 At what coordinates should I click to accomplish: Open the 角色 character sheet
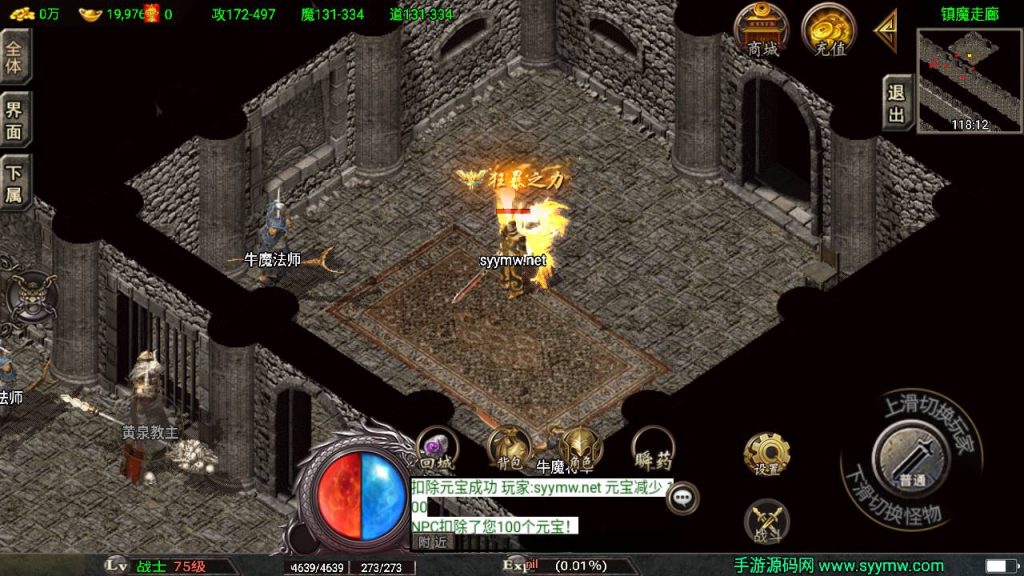578,448
